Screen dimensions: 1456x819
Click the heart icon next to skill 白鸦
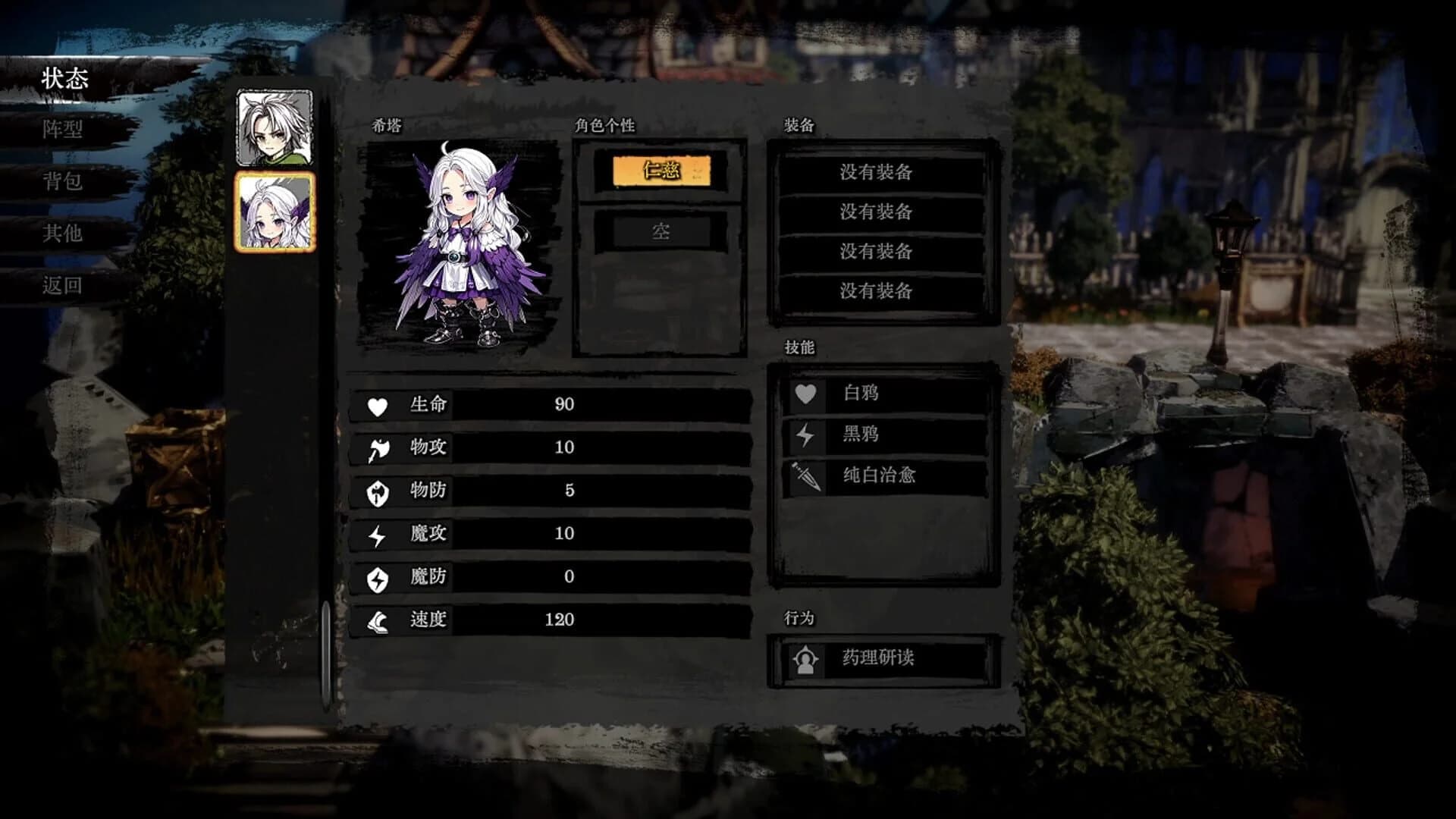click(x=808, y=393)
